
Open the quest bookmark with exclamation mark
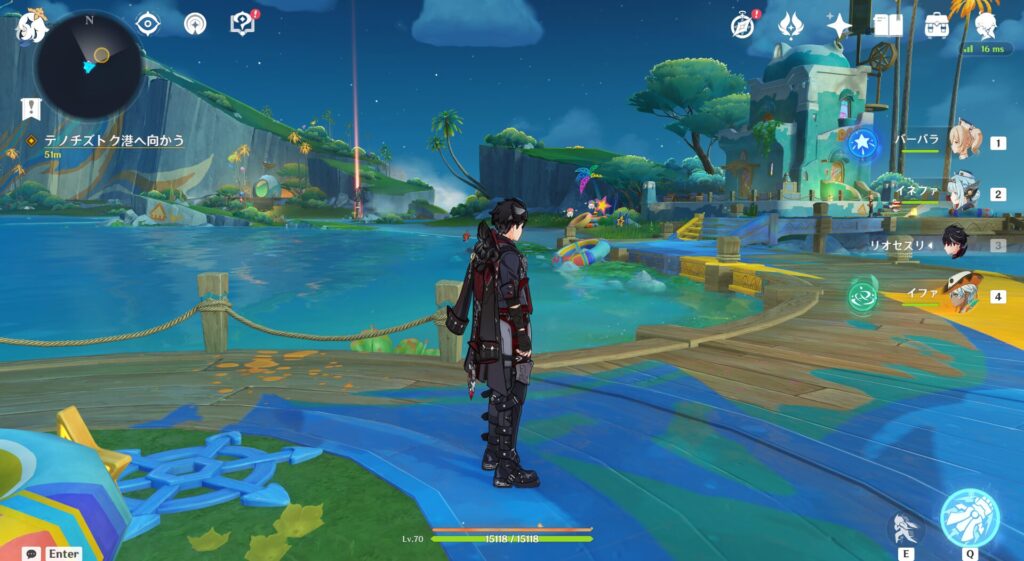[x=32, y=108]
